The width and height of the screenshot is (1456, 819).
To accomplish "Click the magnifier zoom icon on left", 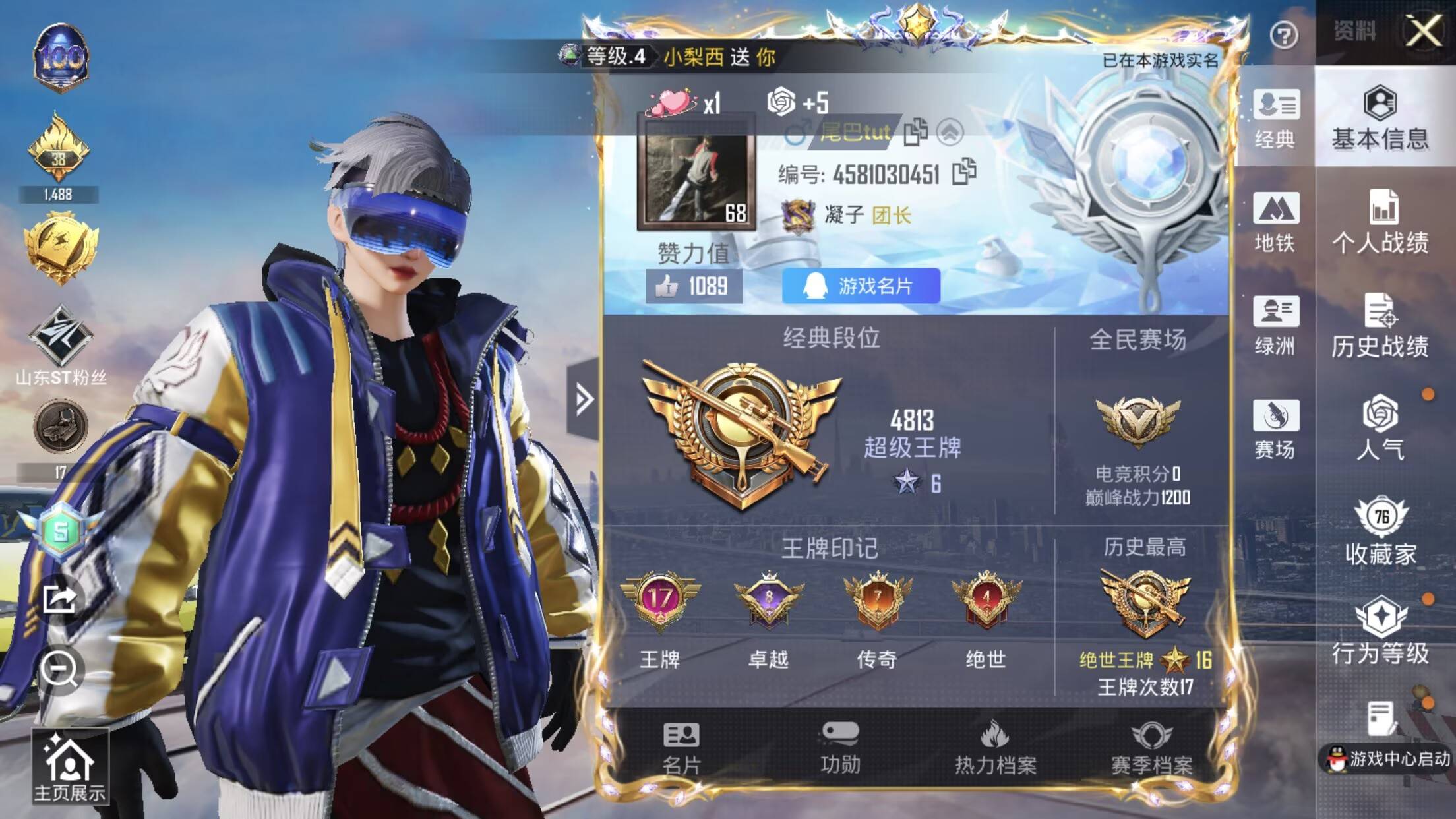I will pyautogui.click(x=61, y=669).
